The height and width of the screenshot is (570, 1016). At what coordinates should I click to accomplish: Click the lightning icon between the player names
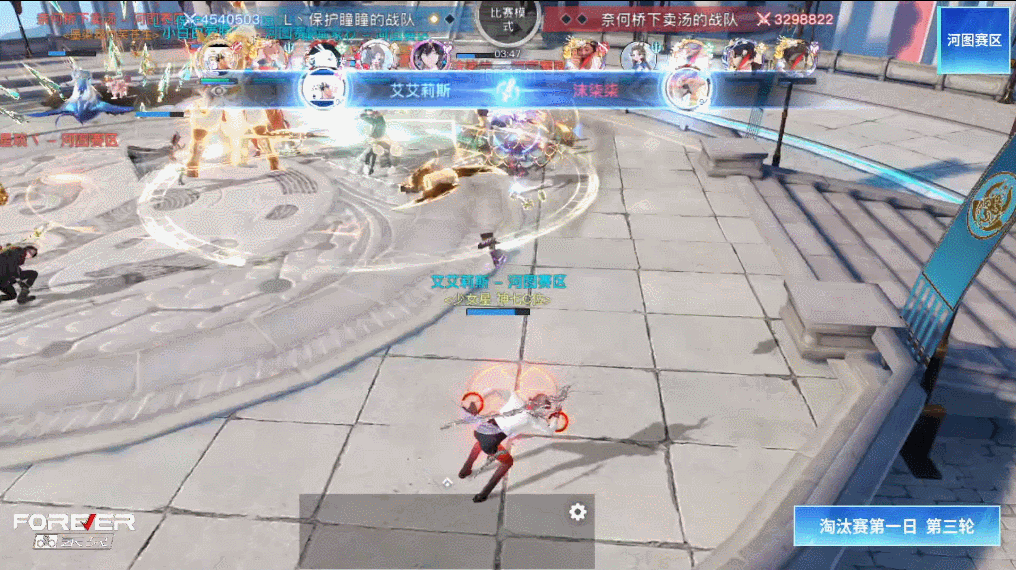click(x=508, y=89)
